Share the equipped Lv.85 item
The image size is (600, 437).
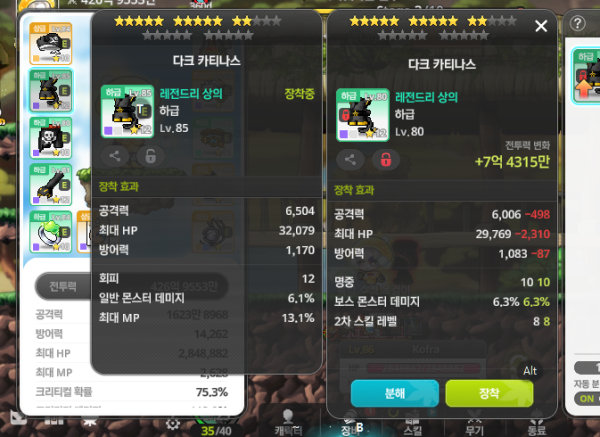click(115, 155)
